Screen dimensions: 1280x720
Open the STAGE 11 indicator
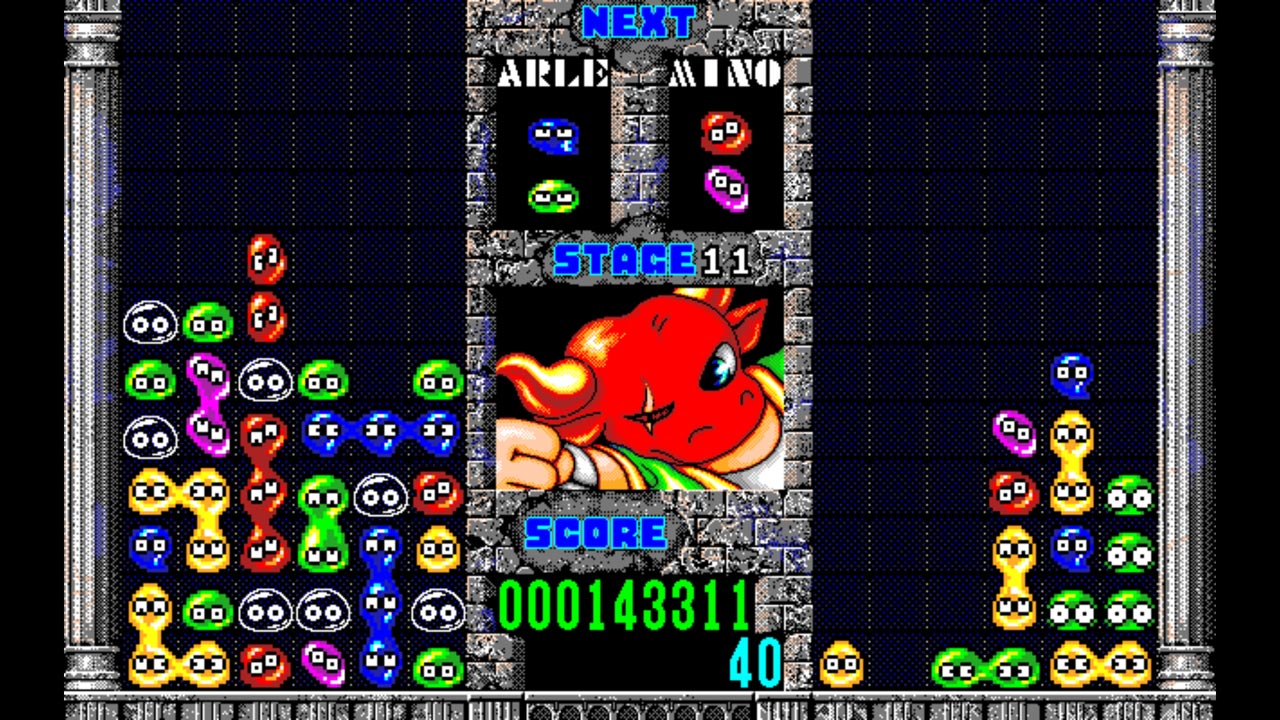coord(640,258)
